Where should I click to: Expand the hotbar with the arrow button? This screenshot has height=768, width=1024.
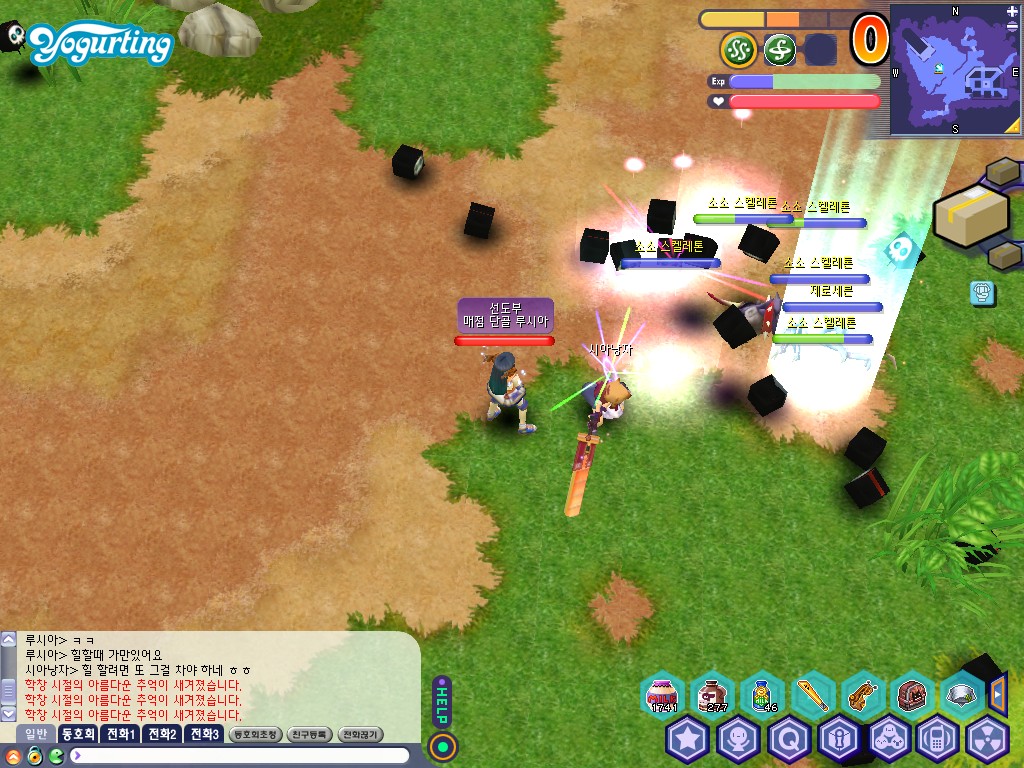coord(997,692)
